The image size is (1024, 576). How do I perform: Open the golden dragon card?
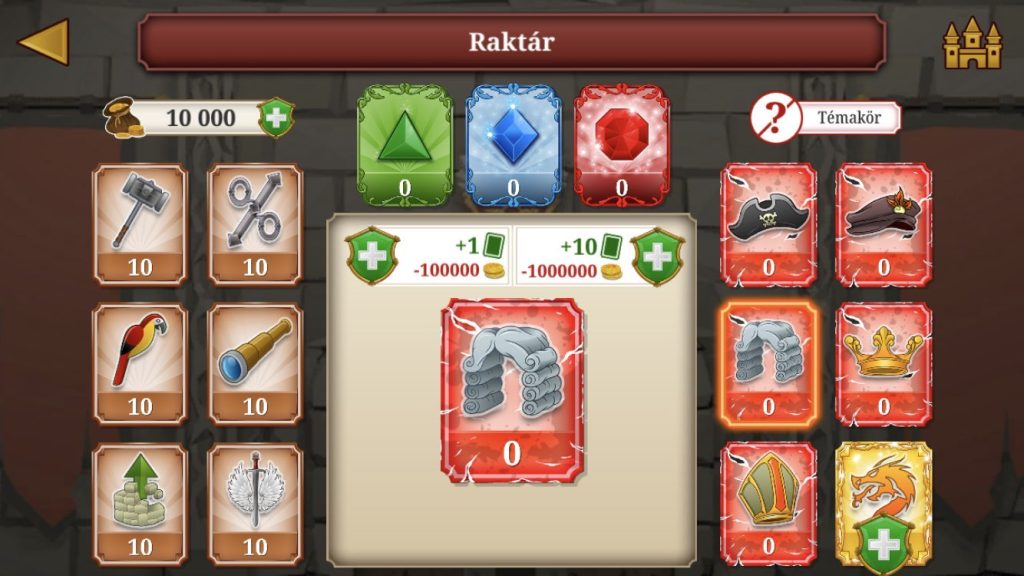click(883, 504)
